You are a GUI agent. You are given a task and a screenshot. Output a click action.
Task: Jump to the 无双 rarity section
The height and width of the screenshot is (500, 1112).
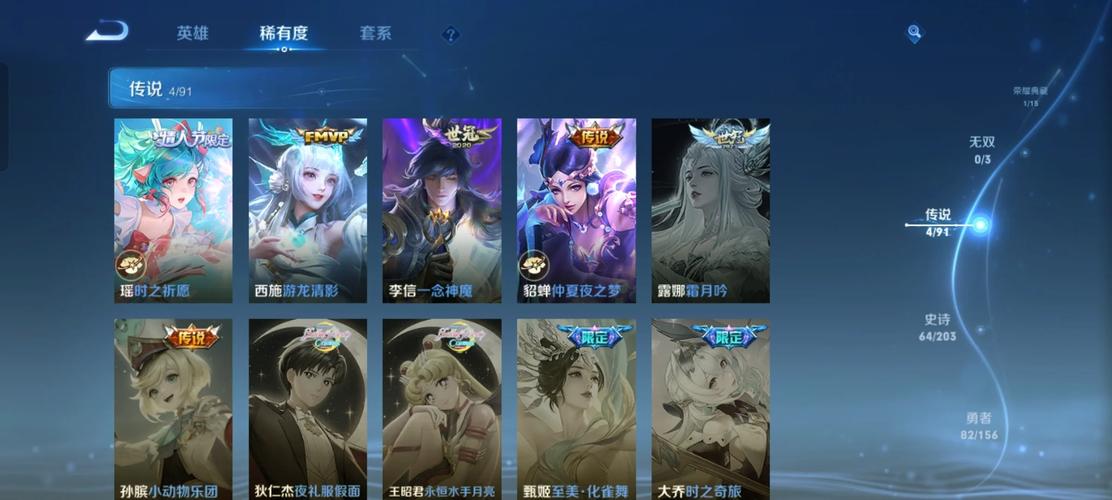pos(982,150)
